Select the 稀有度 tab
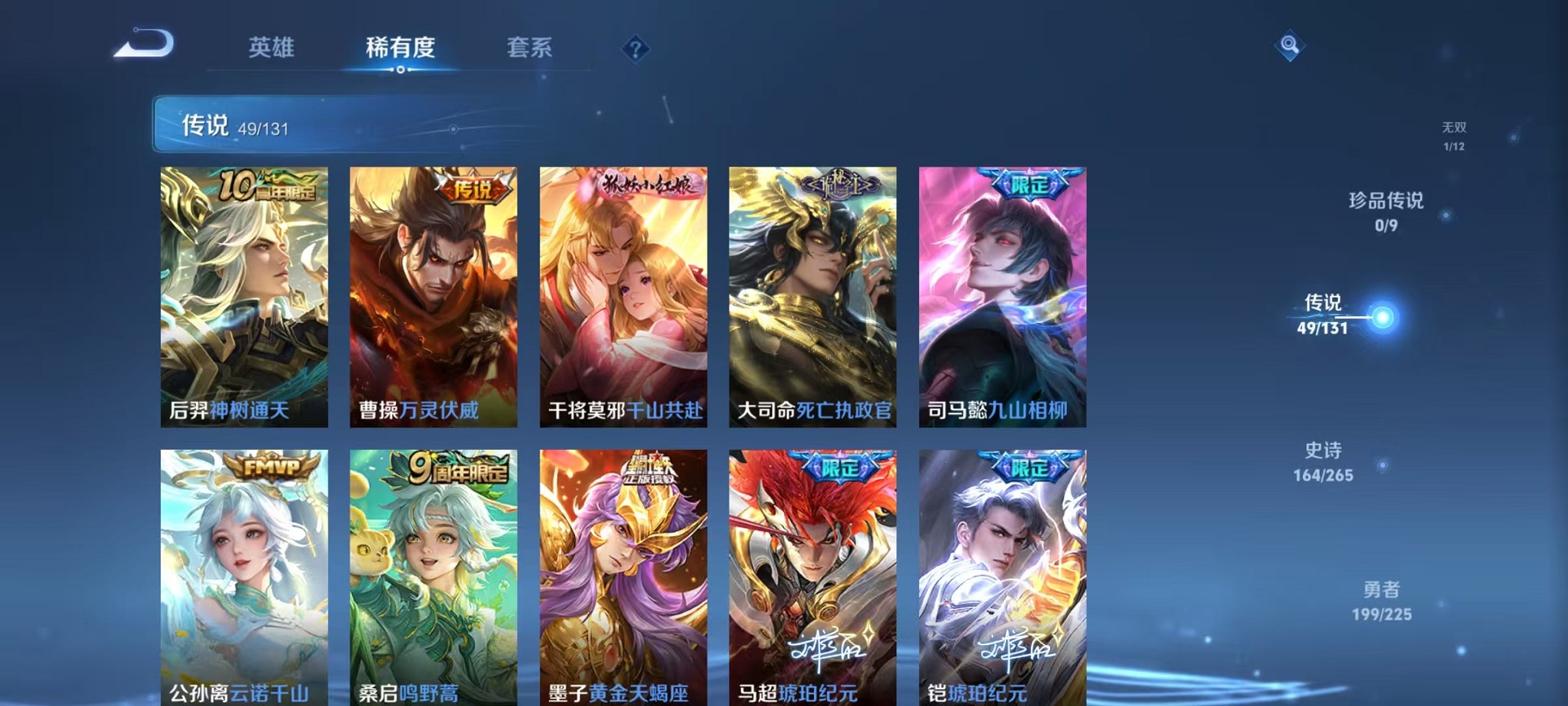 pos(400,48)
